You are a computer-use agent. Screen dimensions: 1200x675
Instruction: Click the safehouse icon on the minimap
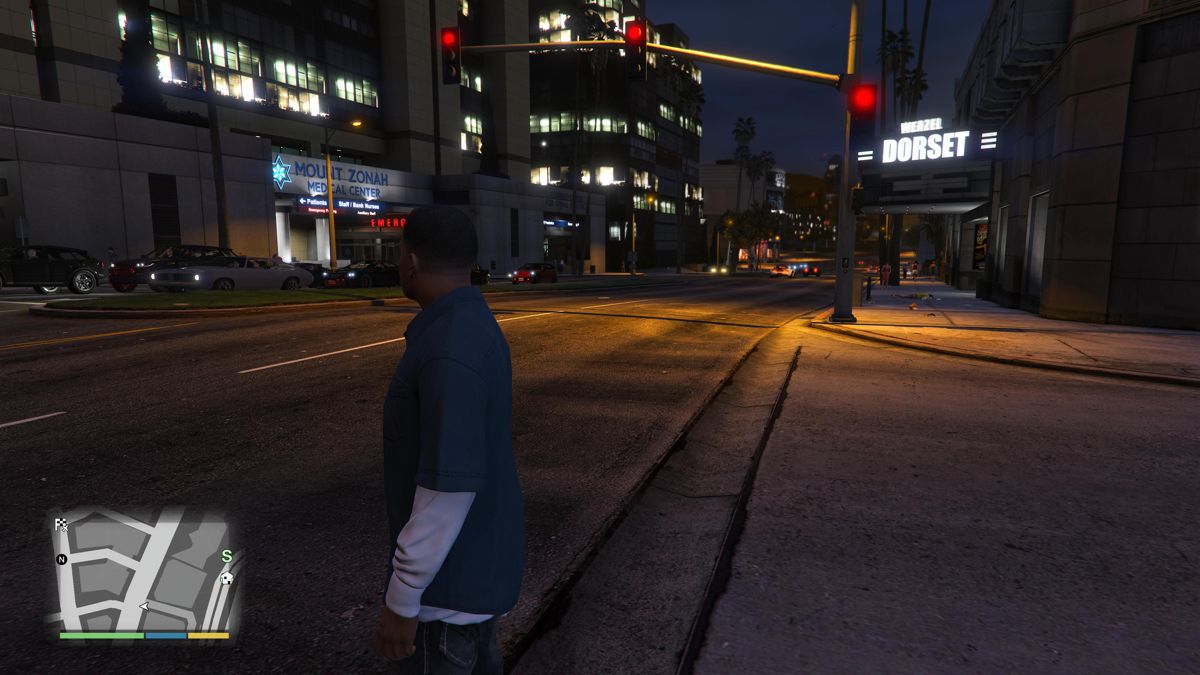tap(227, 578)
